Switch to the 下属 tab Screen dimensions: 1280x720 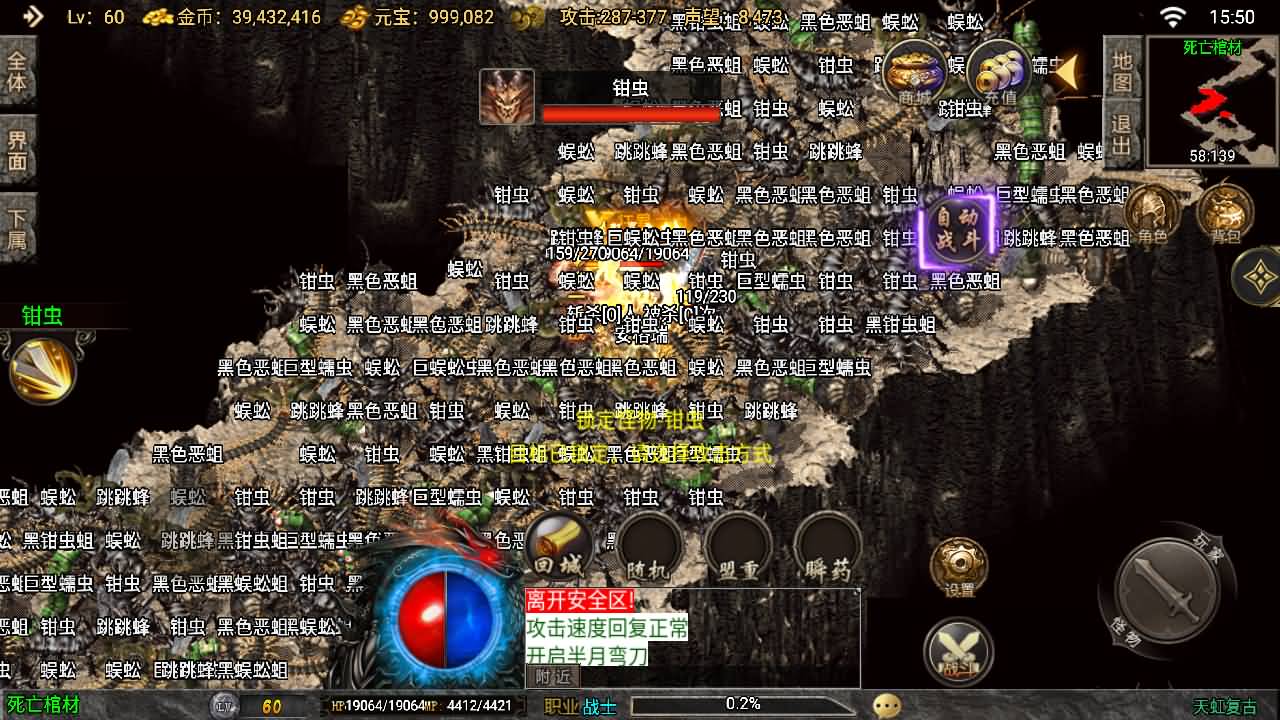click(17, 229)
